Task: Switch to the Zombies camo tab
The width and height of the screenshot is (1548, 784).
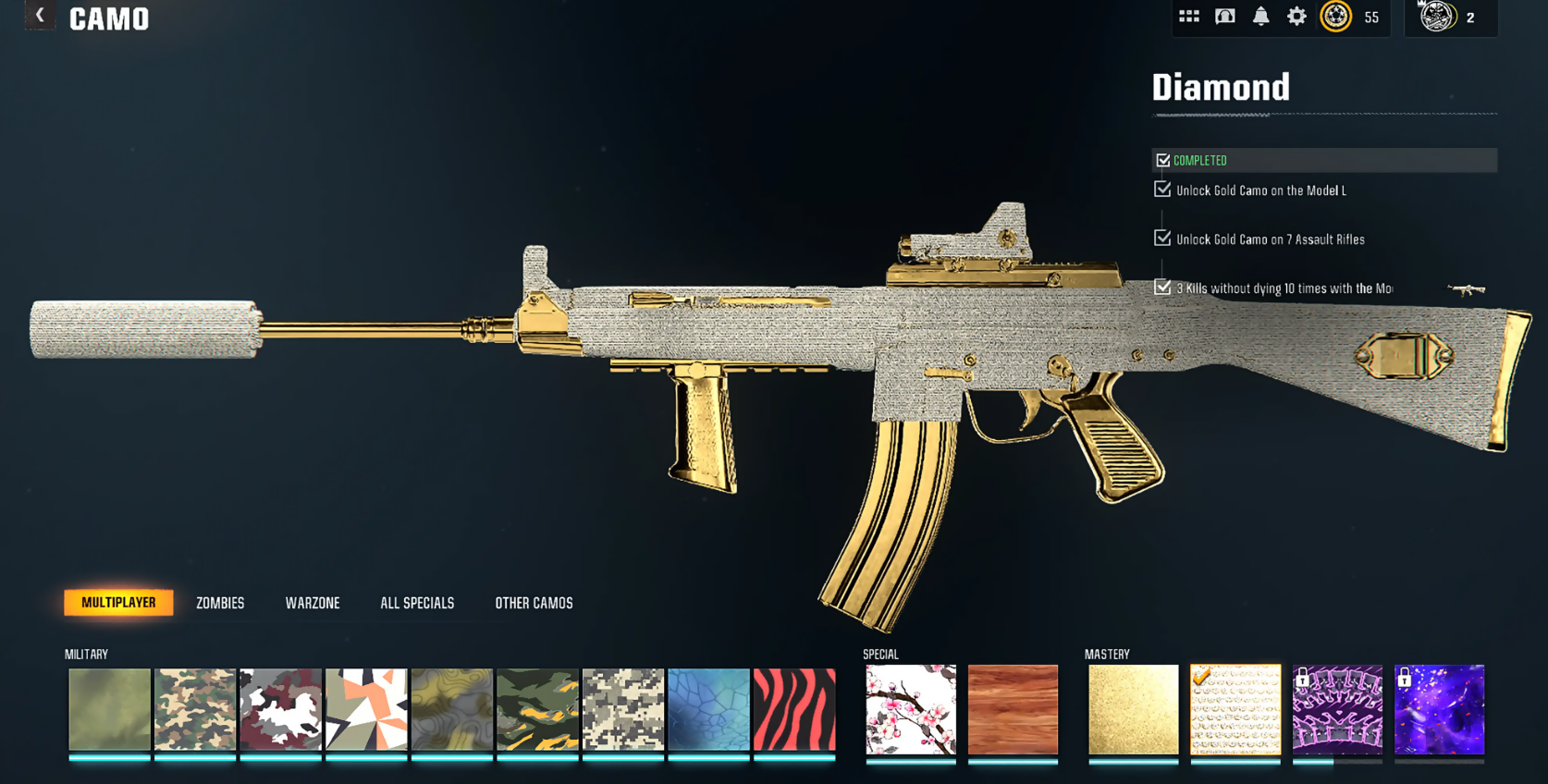Action: (220, 603)
